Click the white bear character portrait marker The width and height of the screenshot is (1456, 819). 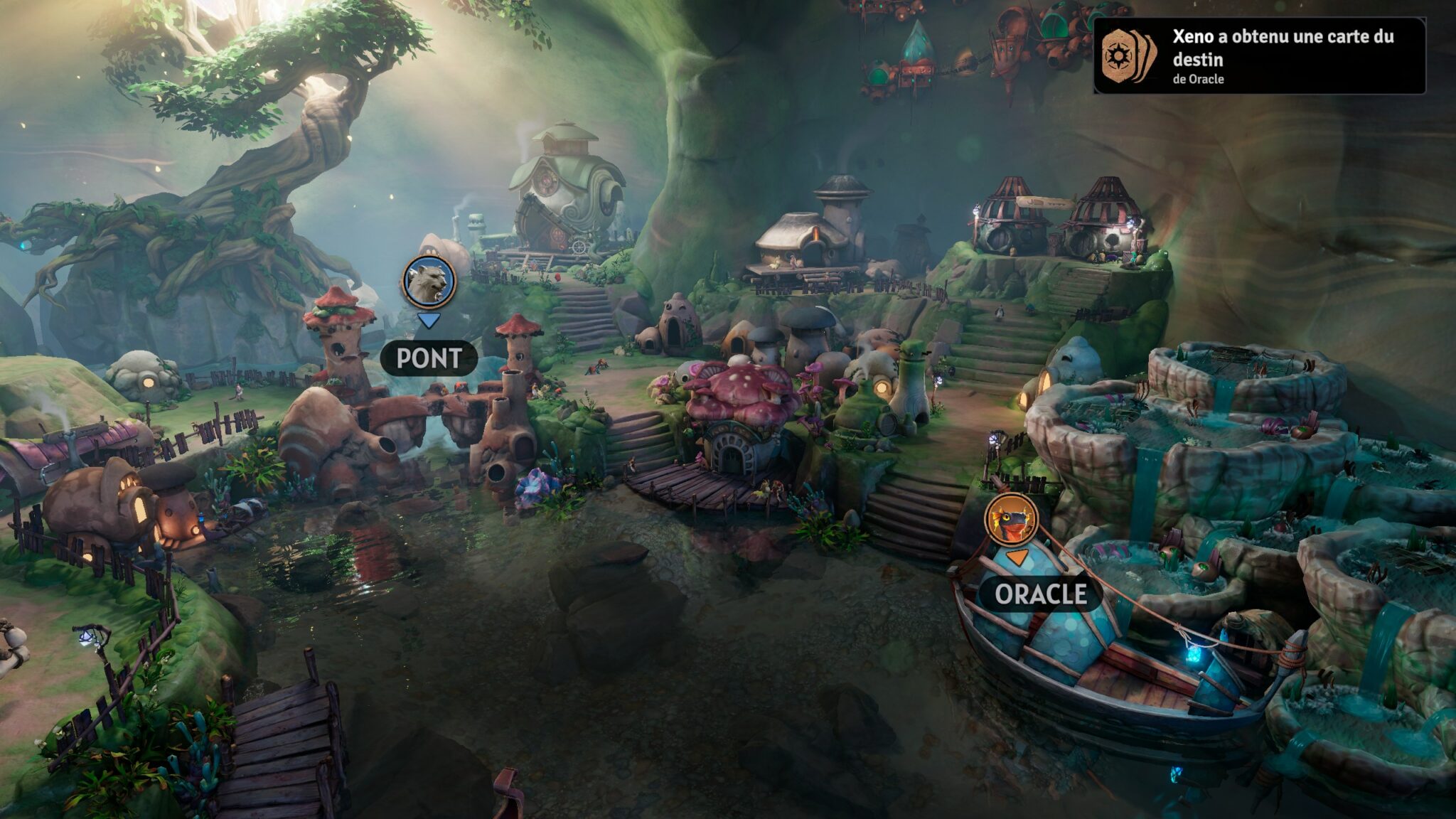pyautogui.click(x=429, y=280)
